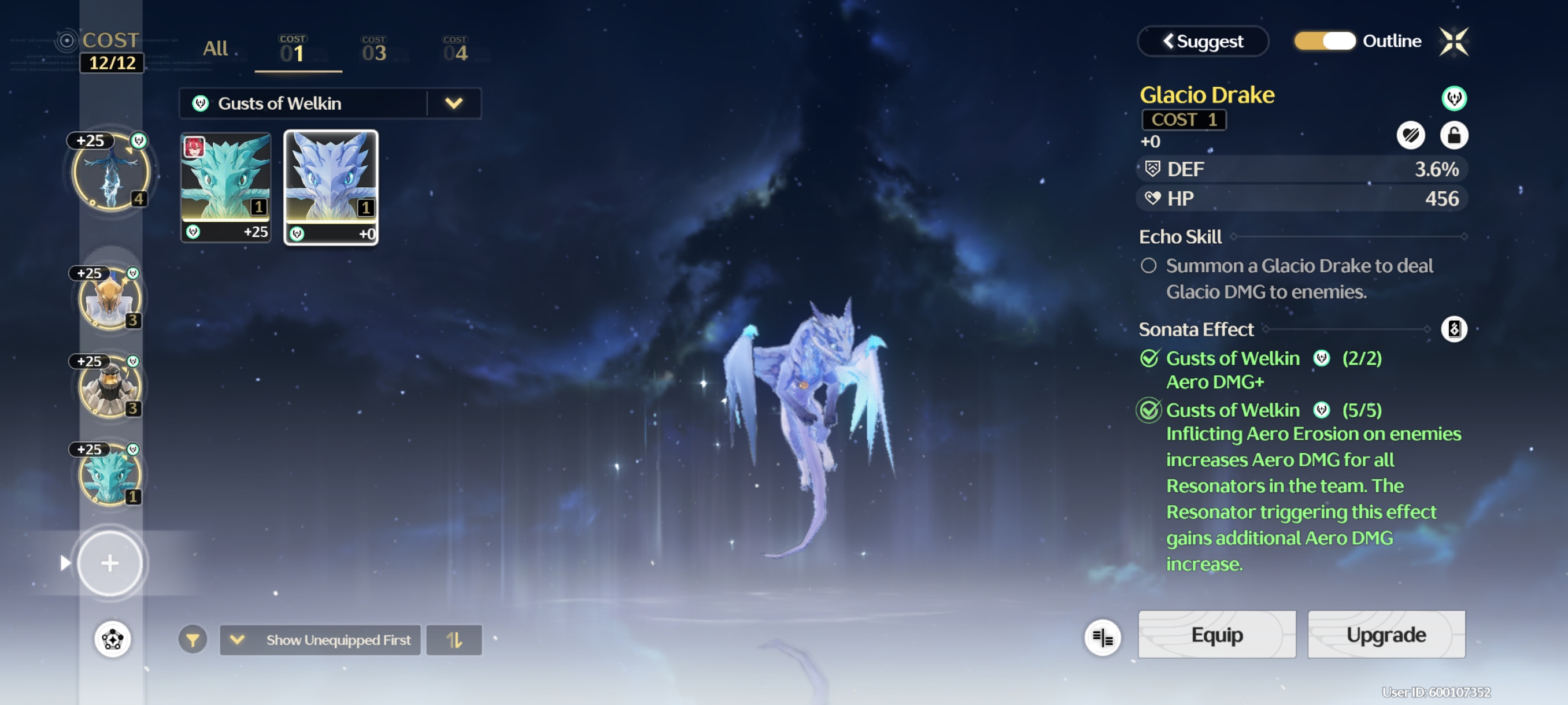
Task: Open the echo filter funnel
Action: tap(193, 640)
